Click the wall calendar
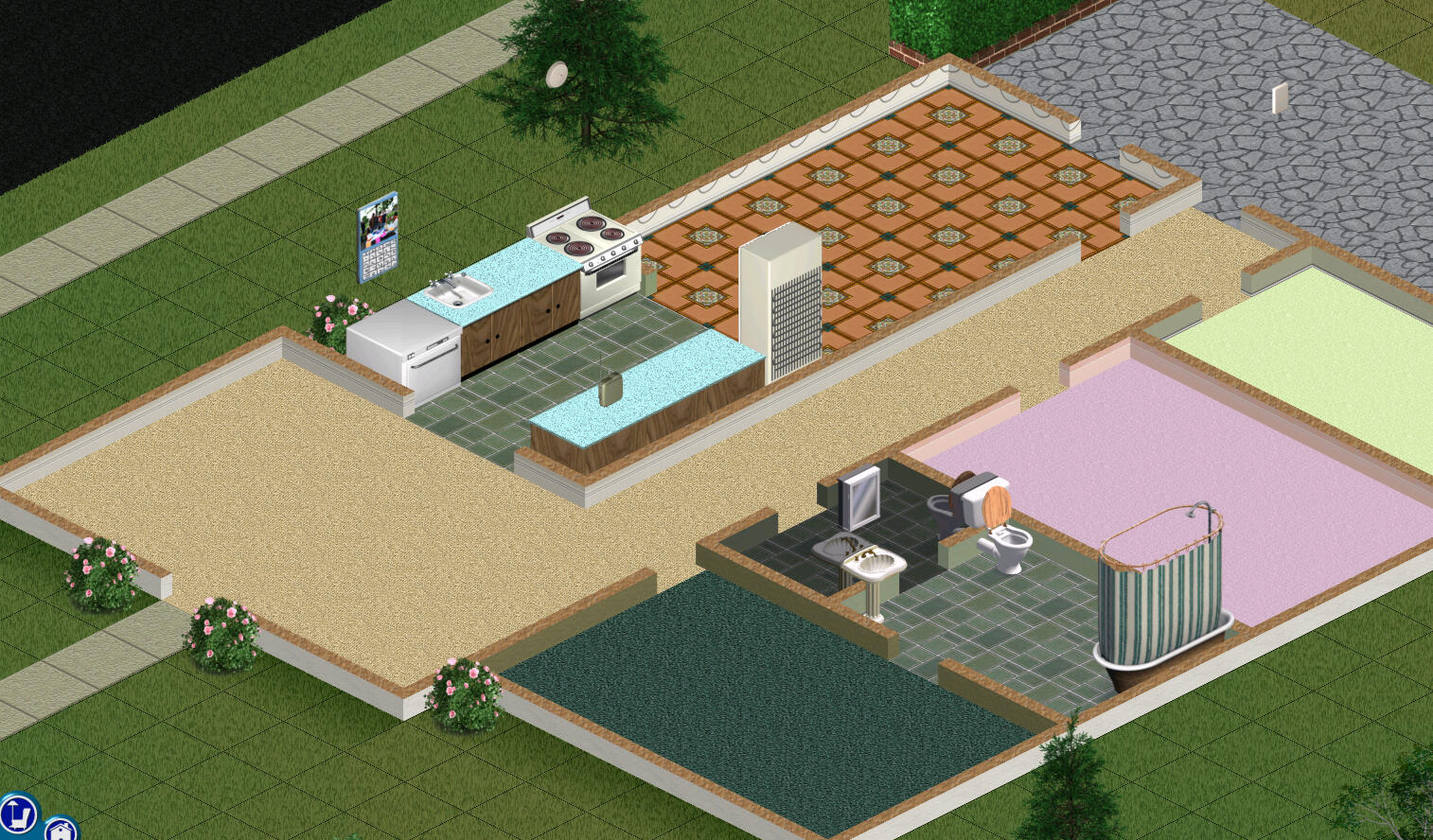Screen dimensions: 1433x840 pyautogui.click(x=378, y=260)
